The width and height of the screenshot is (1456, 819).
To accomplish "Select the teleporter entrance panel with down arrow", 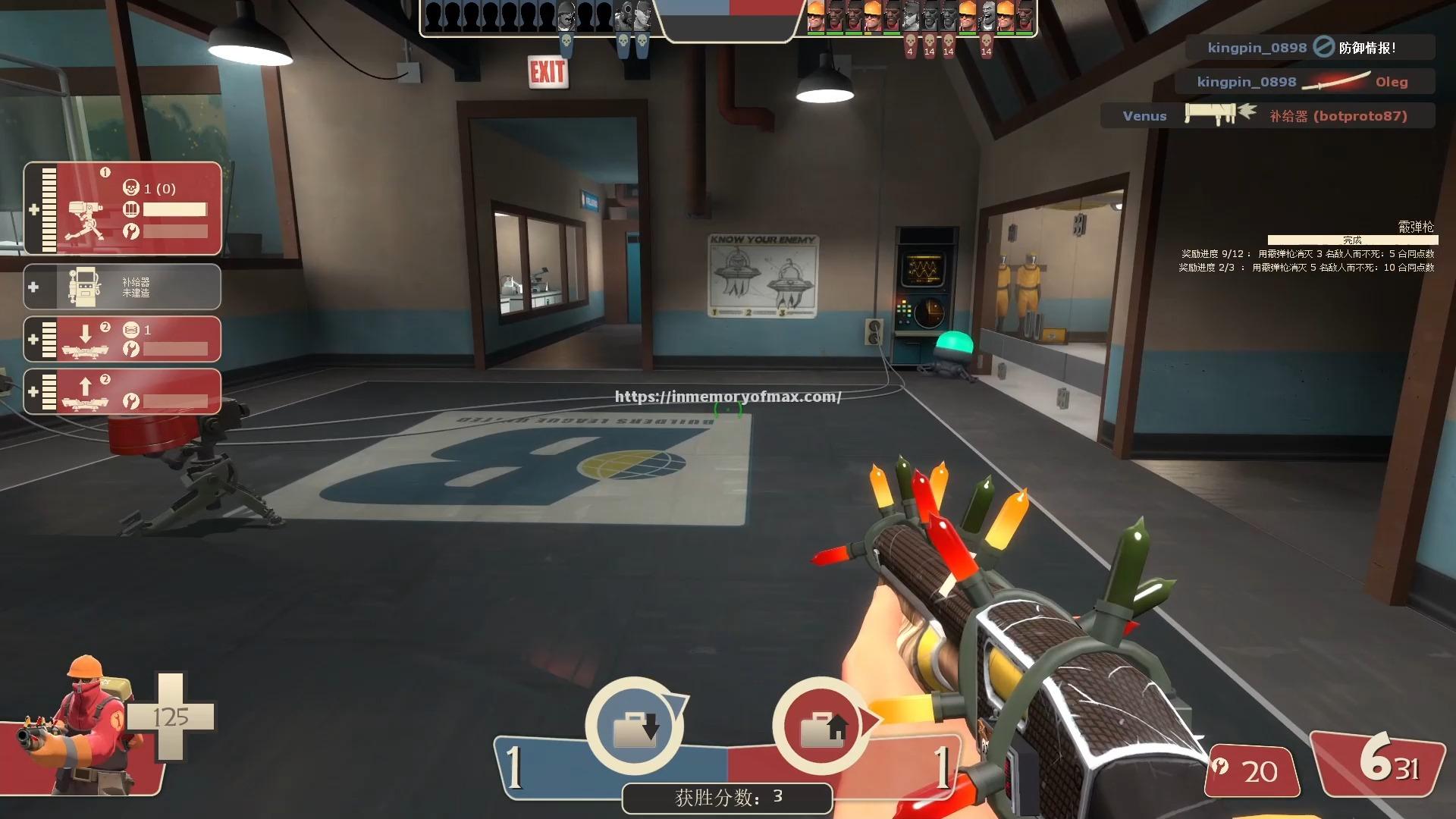I will (123, 339).
